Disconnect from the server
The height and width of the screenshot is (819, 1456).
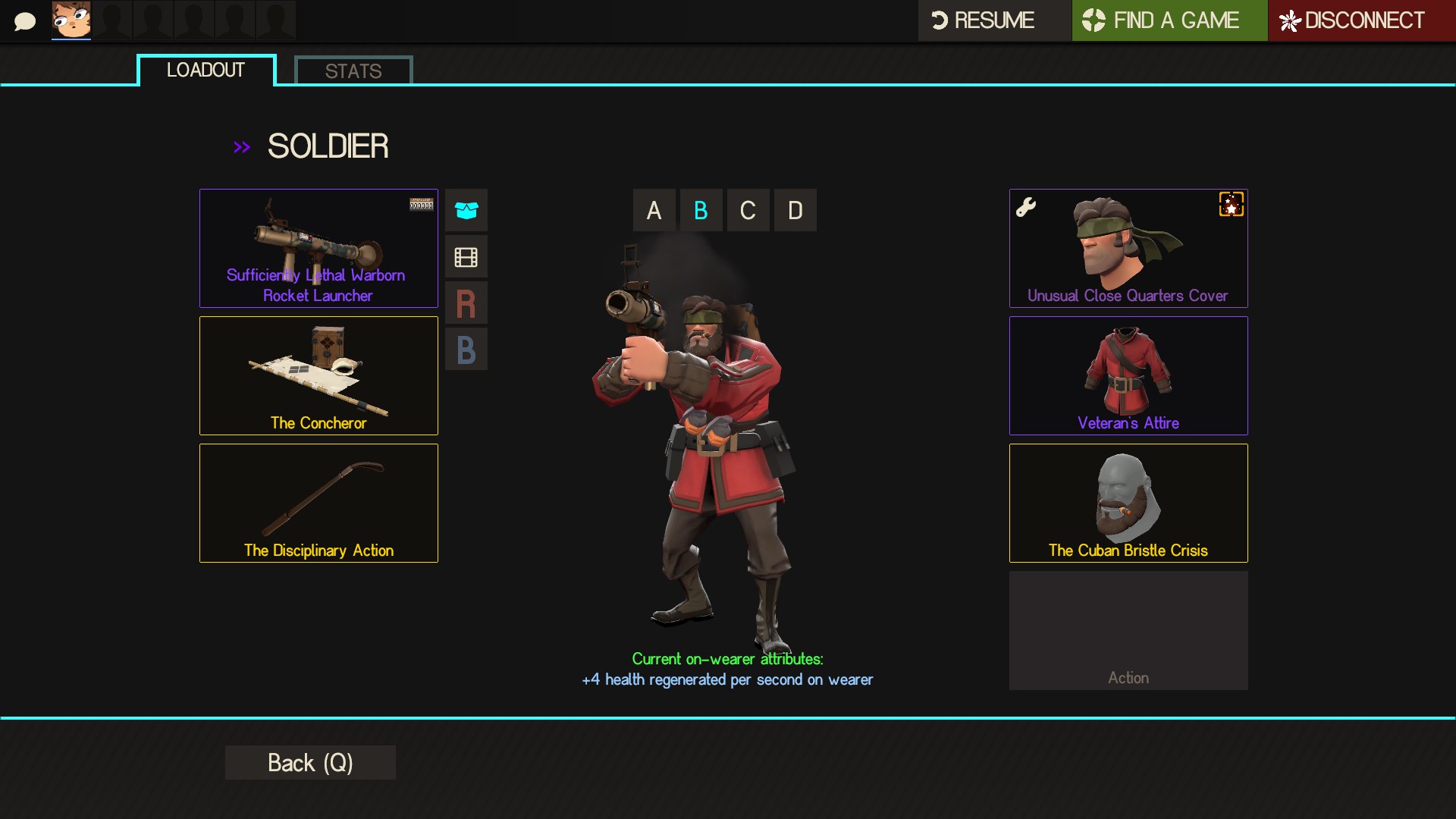1361,20
